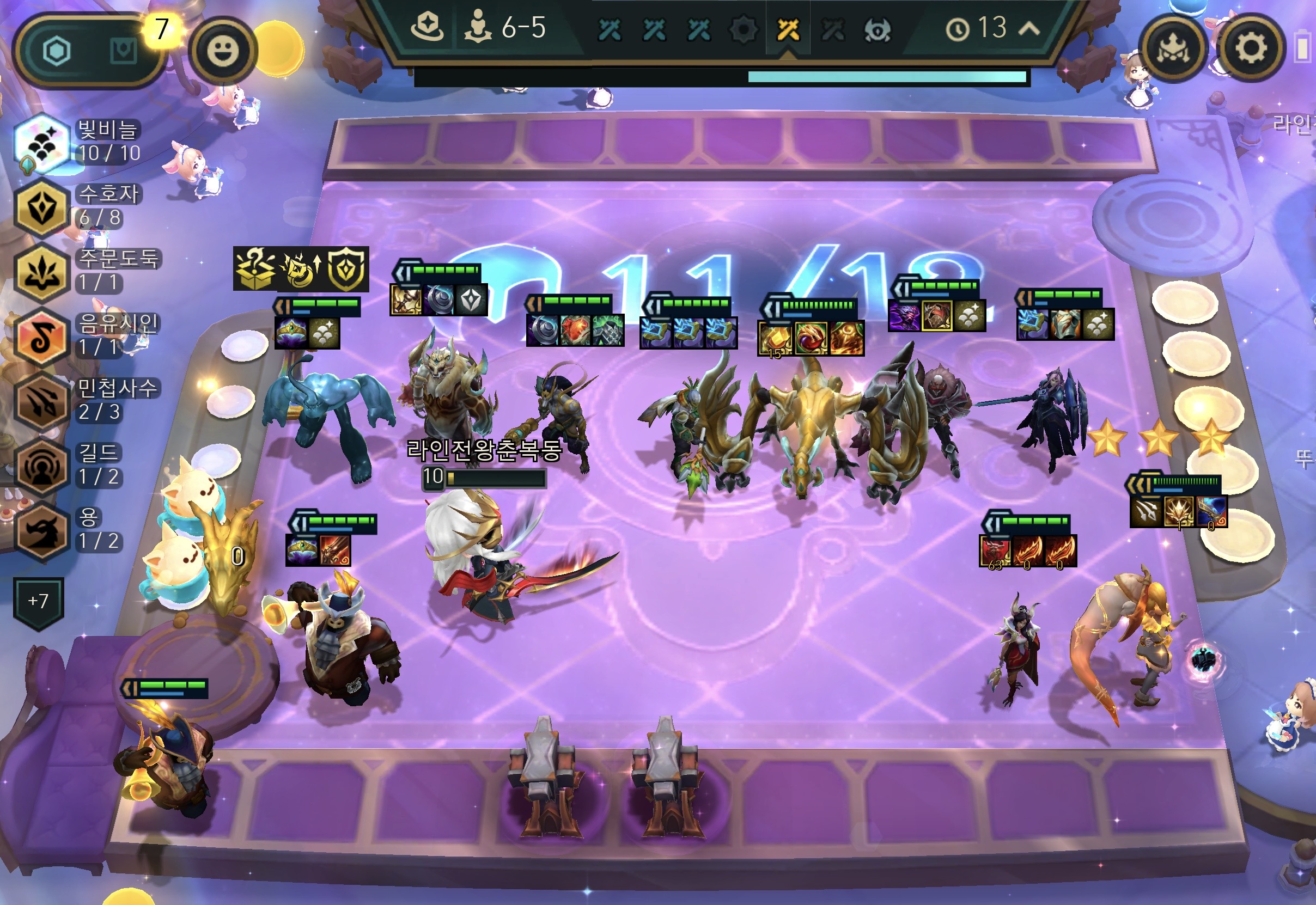Select the current crossed-swords round marker
The height and width of the screenshot is (905, 1316).
(788, 29)
